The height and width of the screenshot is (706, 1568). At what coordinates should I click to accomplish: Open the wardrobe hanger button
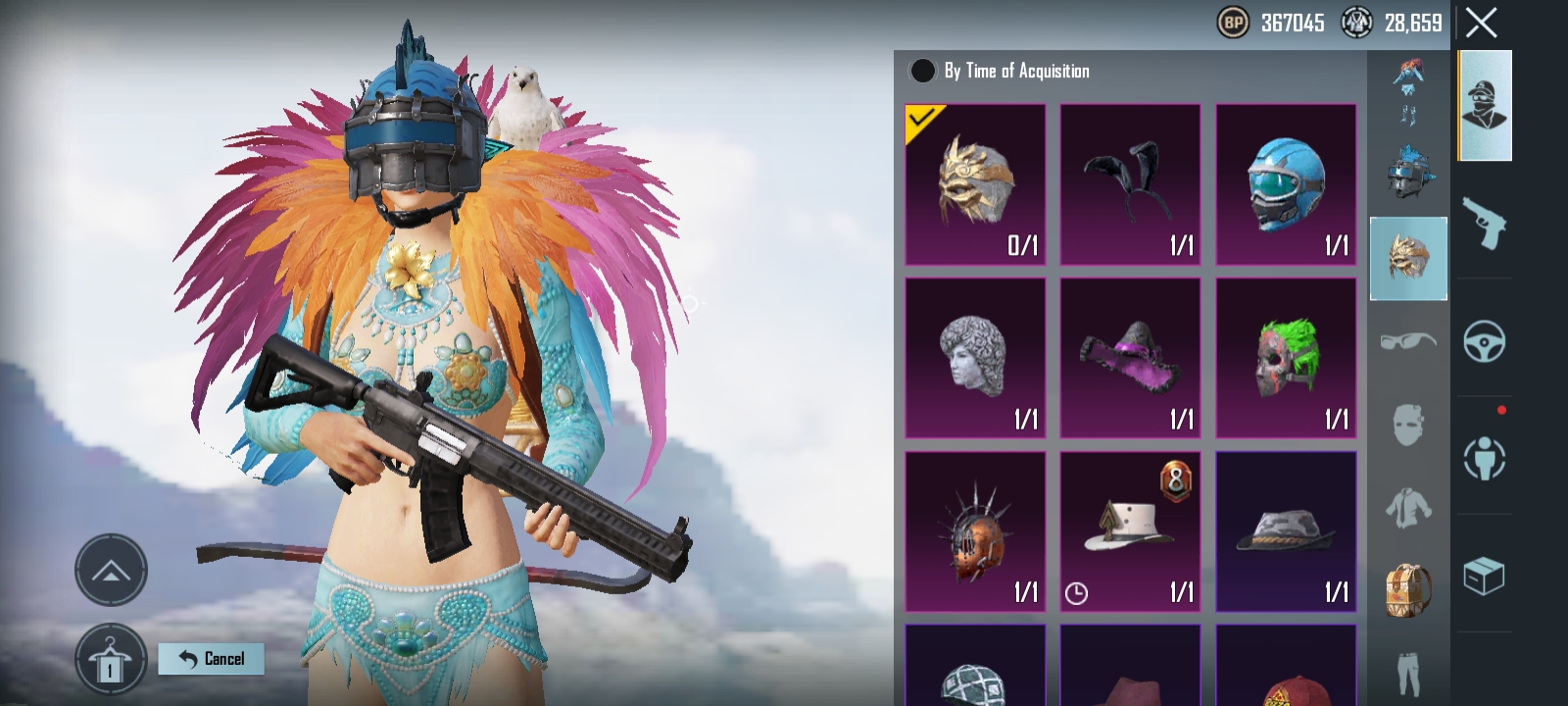[110, 661]
